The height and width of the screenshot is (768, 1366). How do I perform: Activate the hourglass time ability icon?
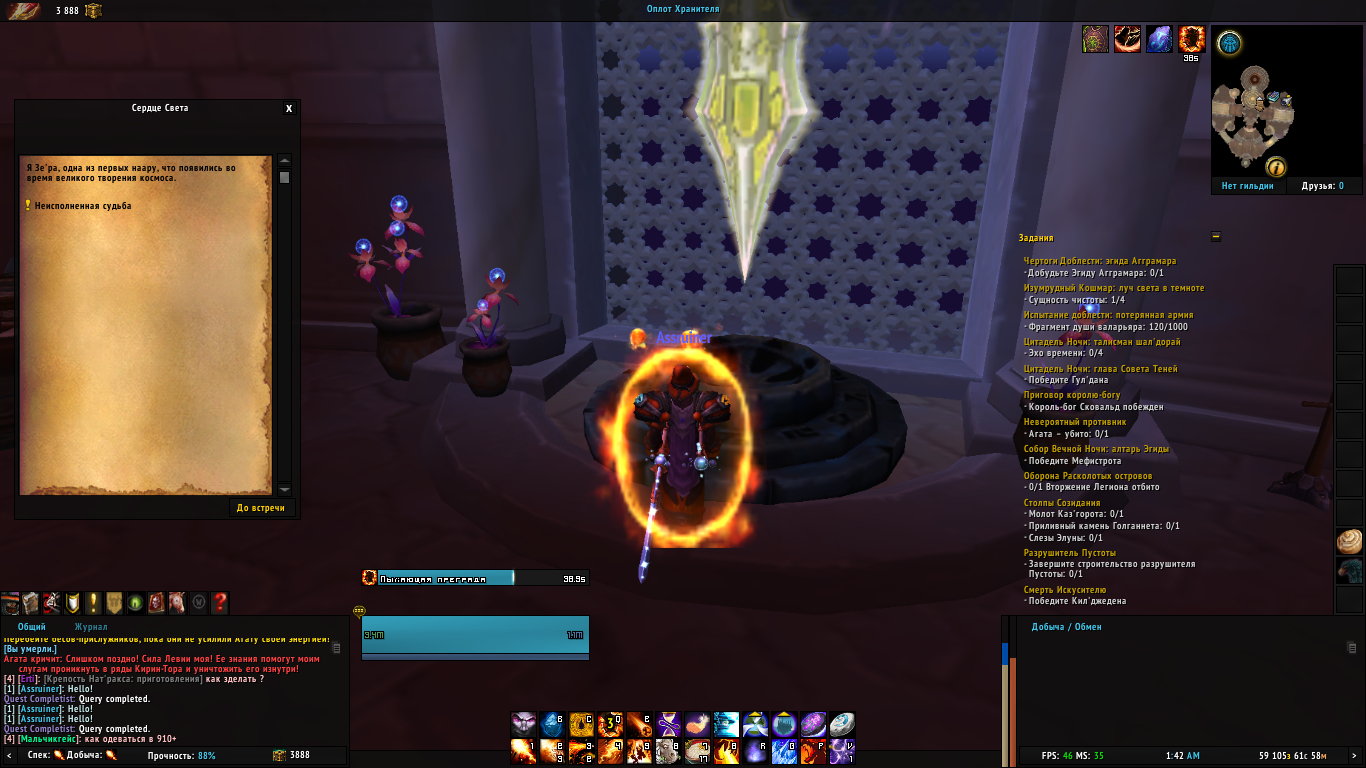pos(669,724)
